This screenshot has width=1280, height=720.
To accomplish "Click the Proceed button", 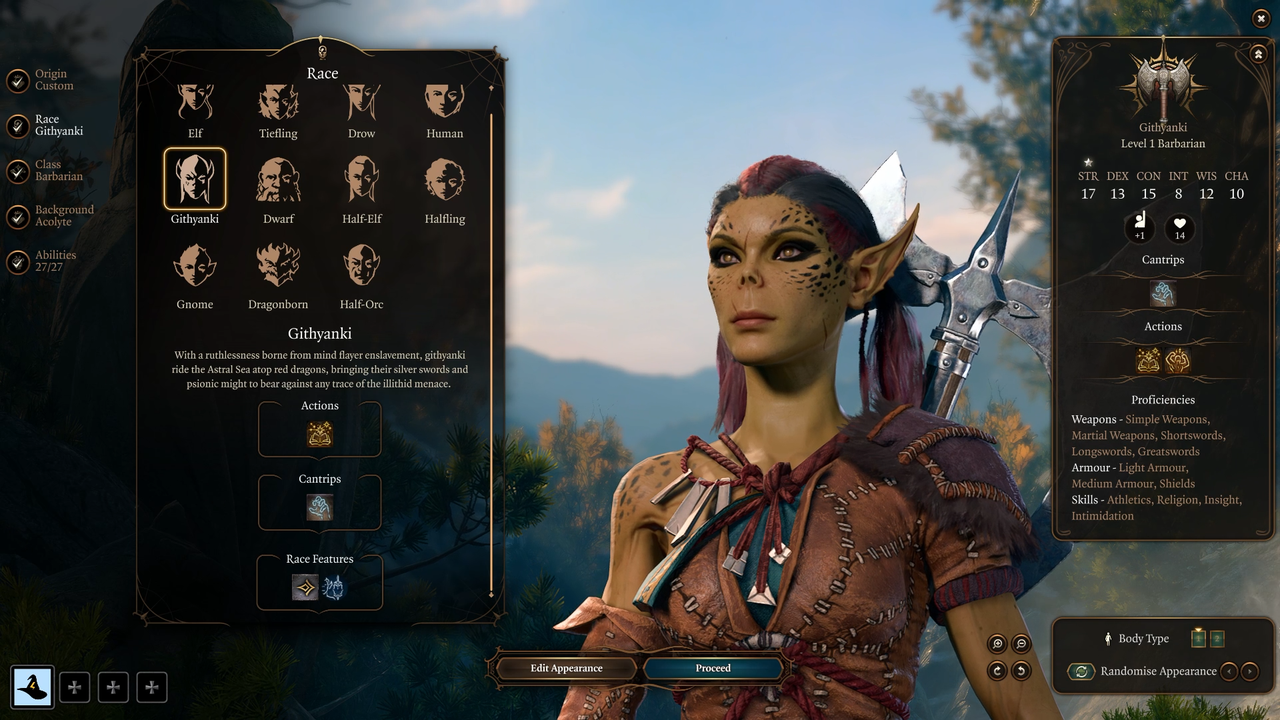I will 712,668.
